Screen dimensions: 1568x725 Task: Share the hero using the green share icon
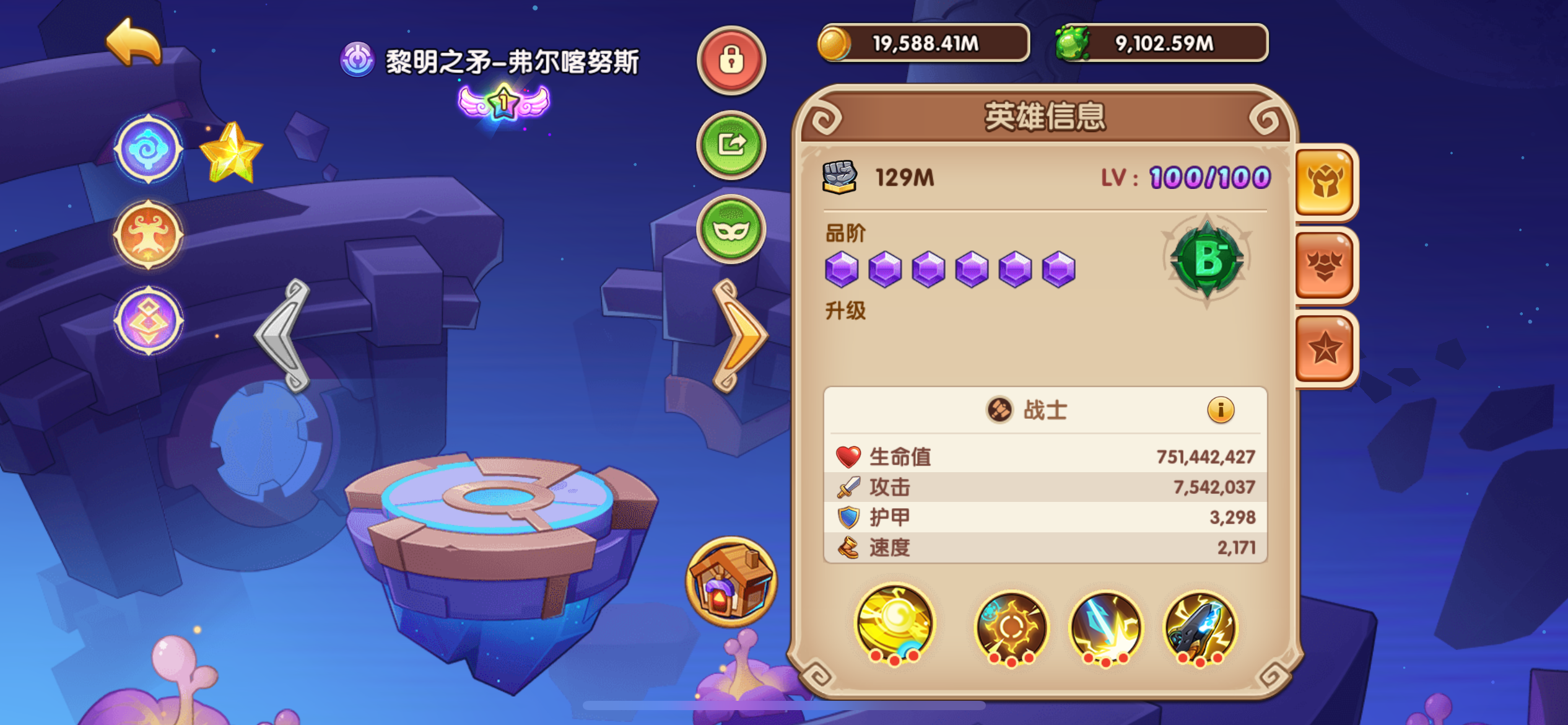[731, 144]
